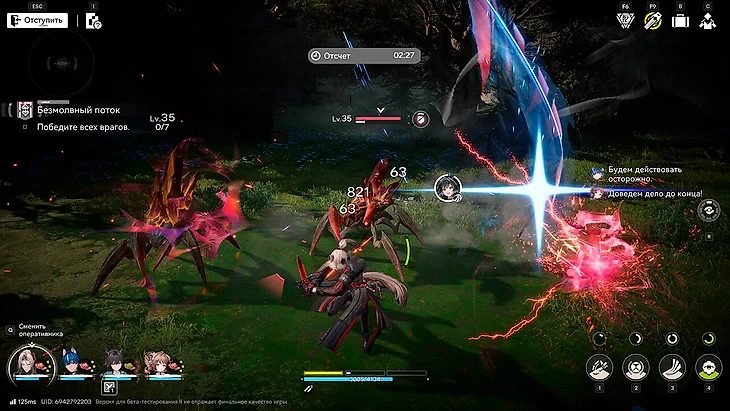Activate the green fourth skill icon
This screenshot has width=730, height=411.
tap(708, 367)
